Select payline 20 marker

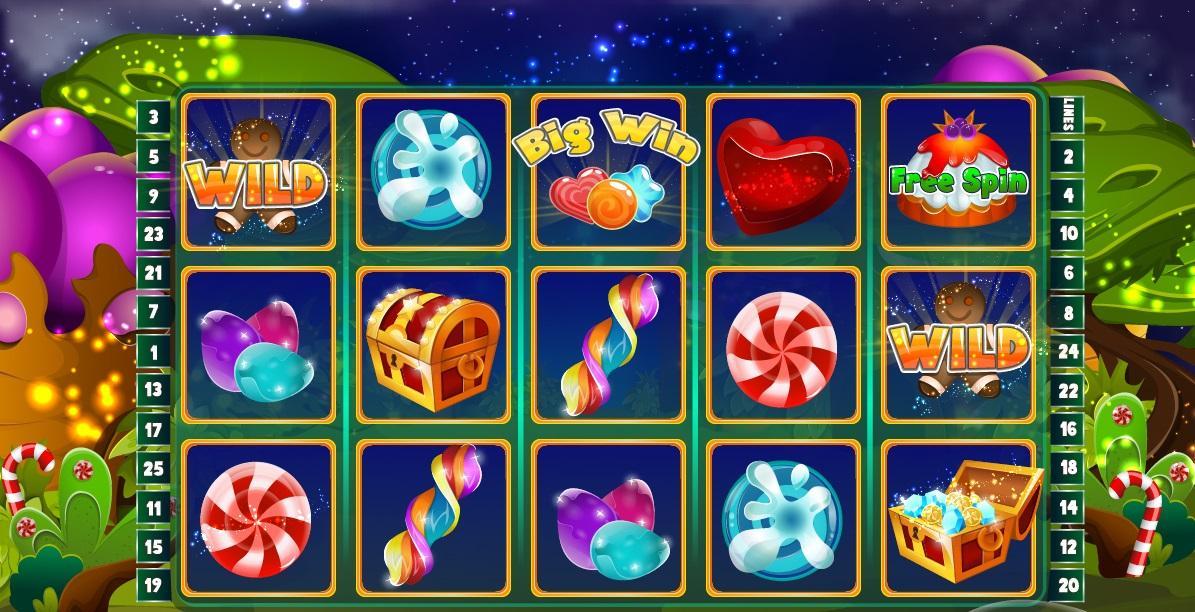coord(1068,586)
